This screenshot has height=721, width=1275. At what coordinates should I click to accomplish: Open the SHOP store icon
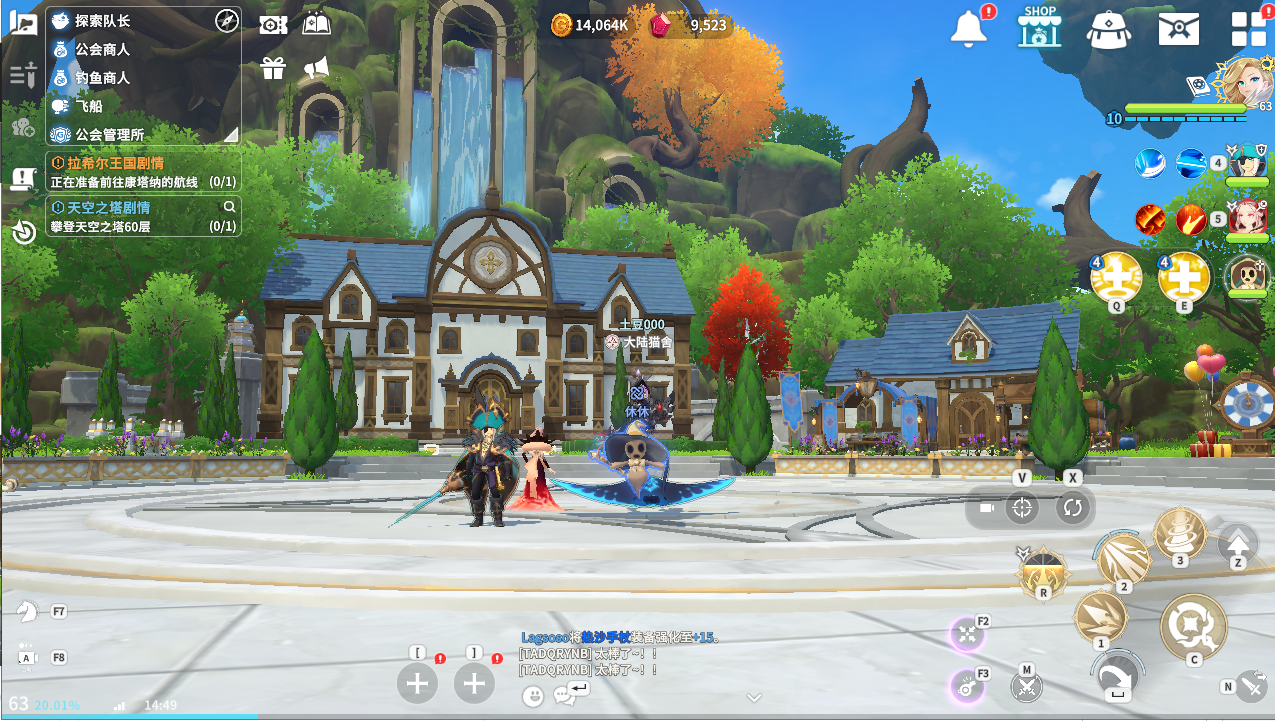point(1039,27)
